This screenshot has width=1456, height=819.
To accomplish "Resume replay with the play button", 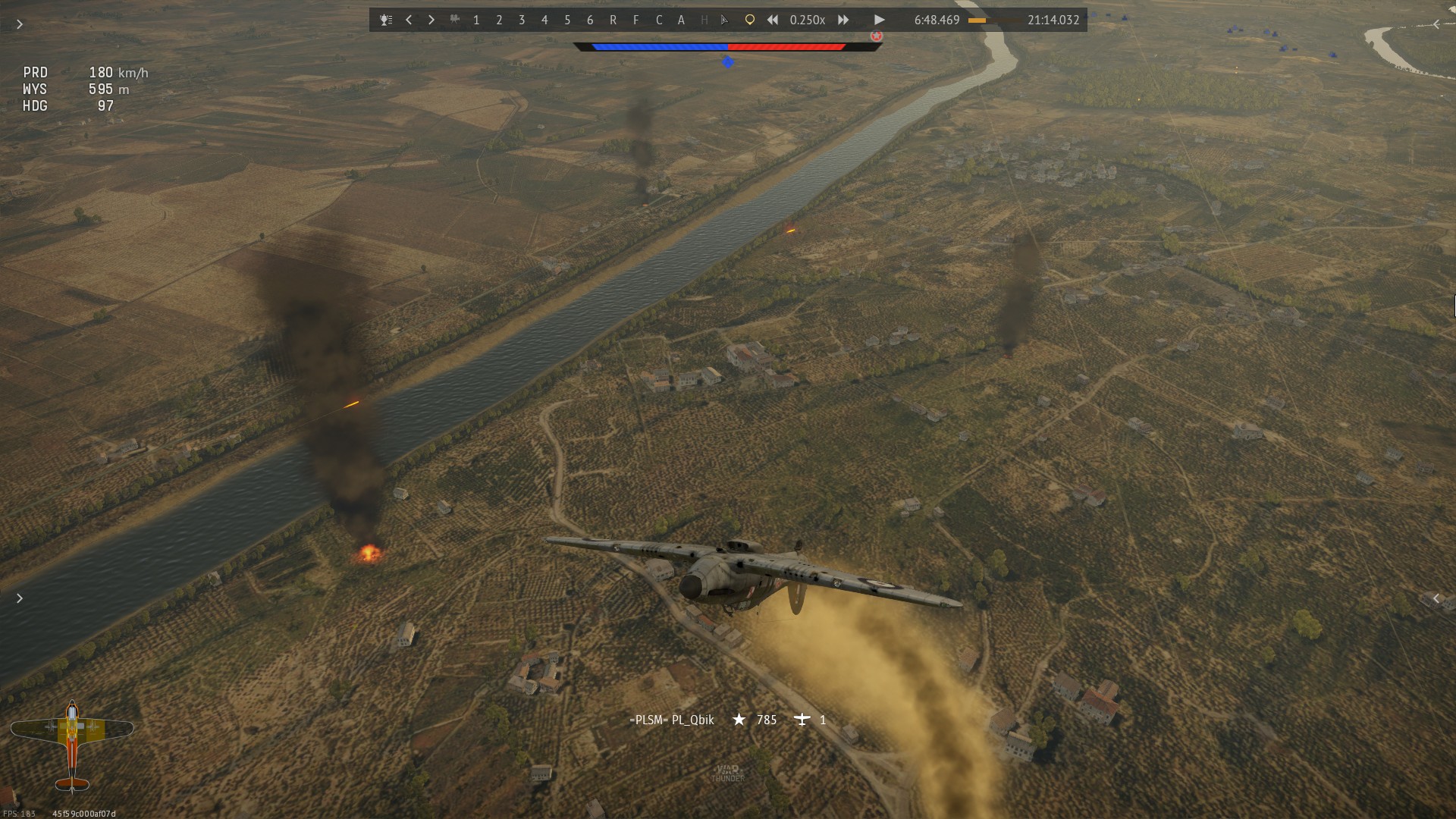I will coord(879,20).
